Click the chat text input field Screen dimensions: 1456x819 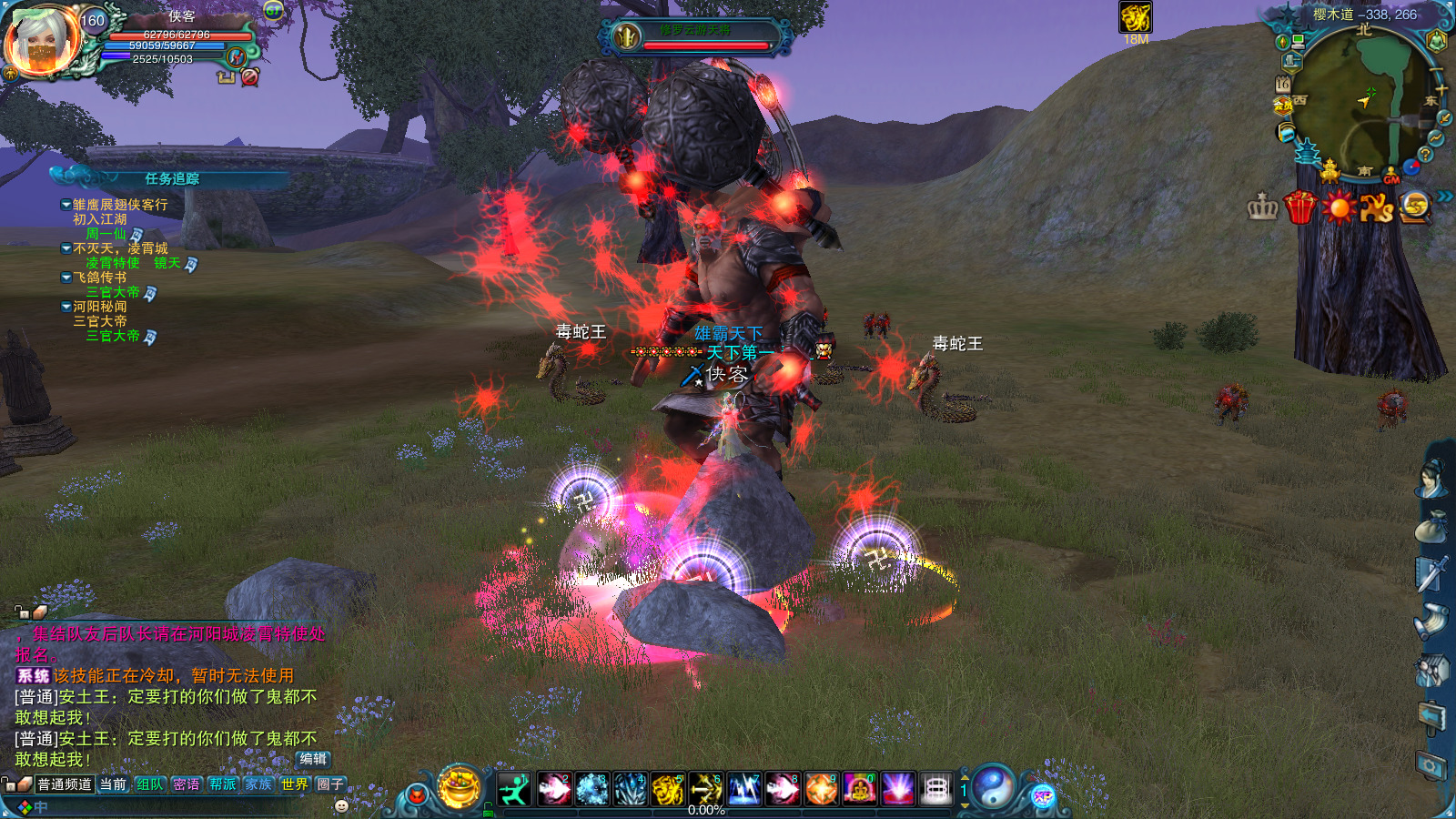click(182, 807)
